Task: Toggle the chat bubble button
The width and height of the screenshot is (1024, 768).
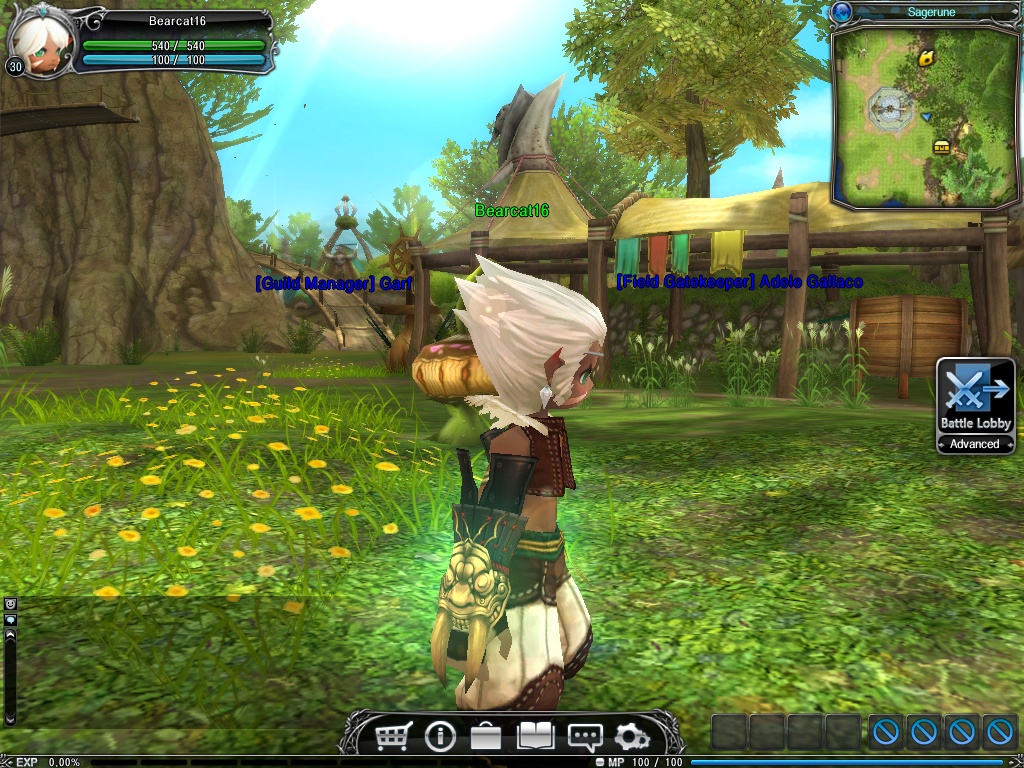Action: tap(11, 620)
